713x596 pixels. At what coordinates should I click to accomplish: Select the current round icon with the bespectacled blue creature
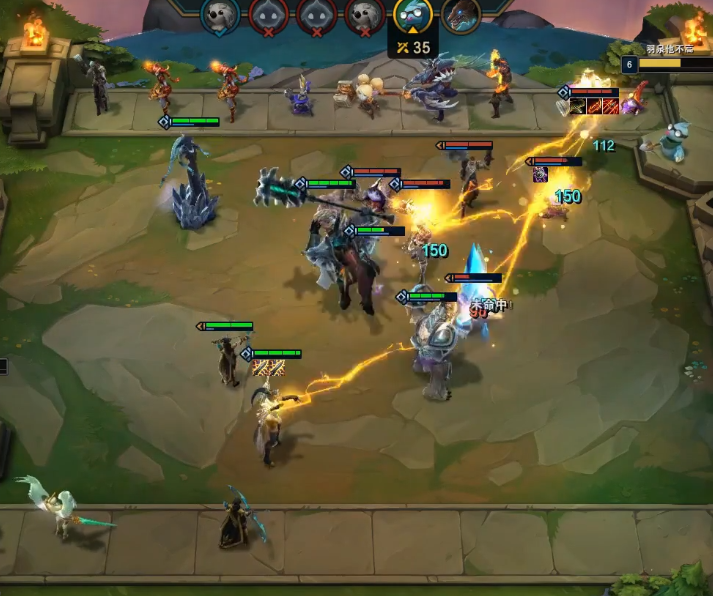pos(412,16)
